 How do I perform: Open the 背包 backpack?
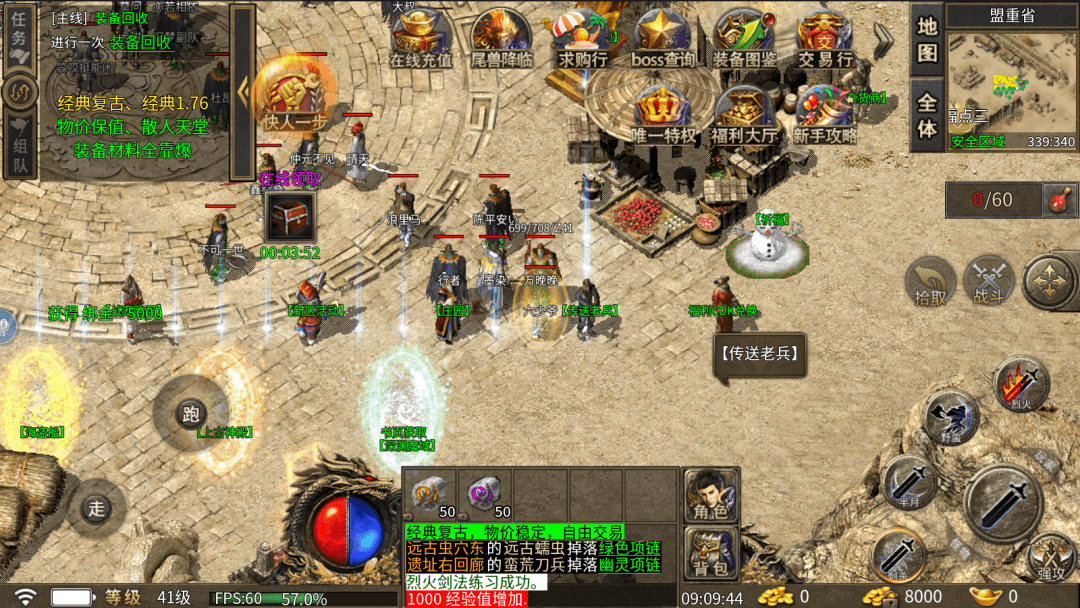pos(711,553)
